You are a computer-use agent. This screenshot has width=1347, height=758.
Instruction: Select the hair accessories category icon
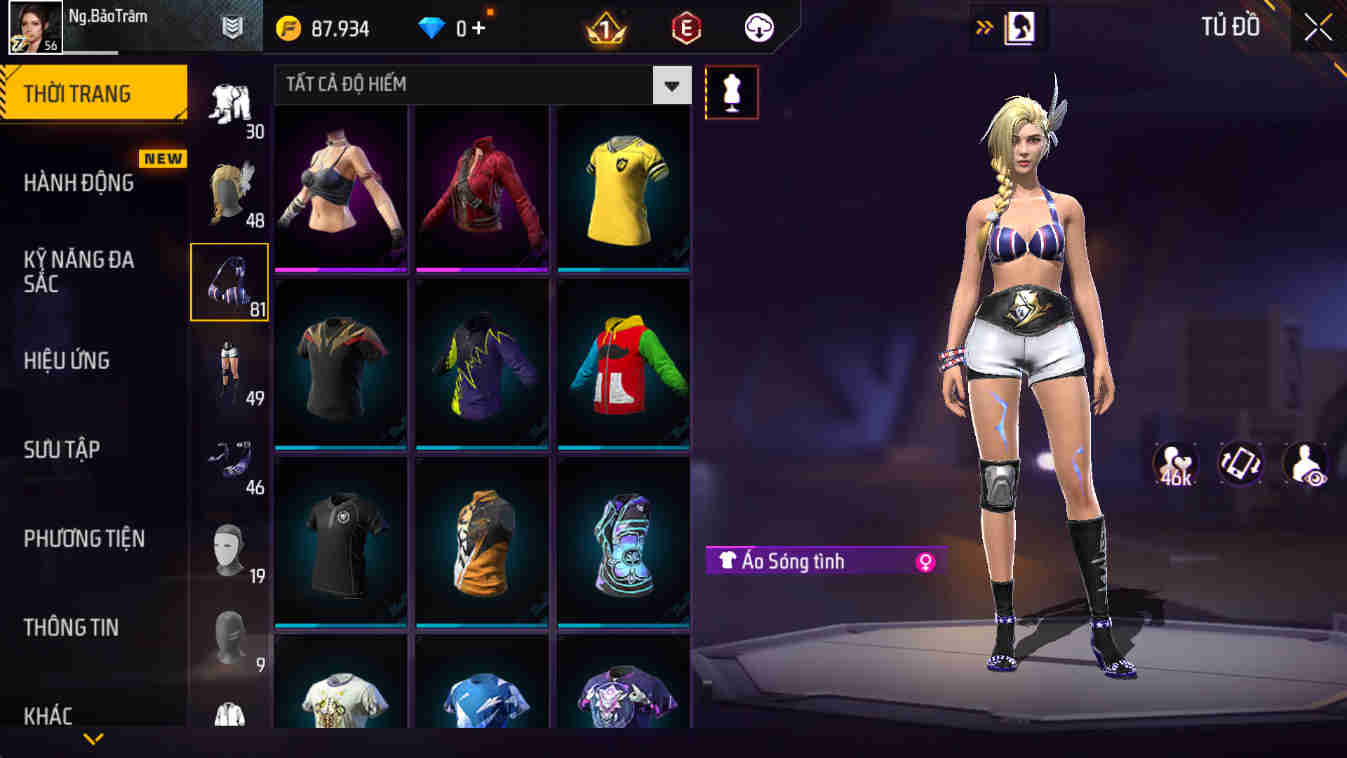pos(231,192)
